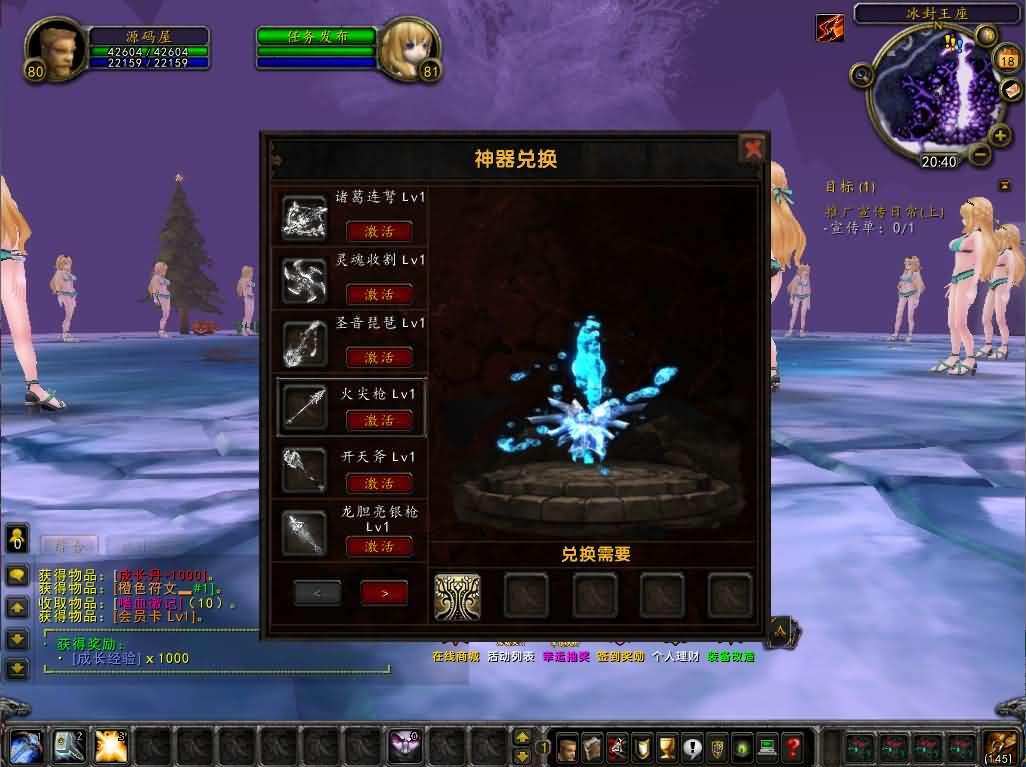Viewport: 1026px width, 767px height.
Task: Open the chat speech bubble menu
Action: pos(17,576)
